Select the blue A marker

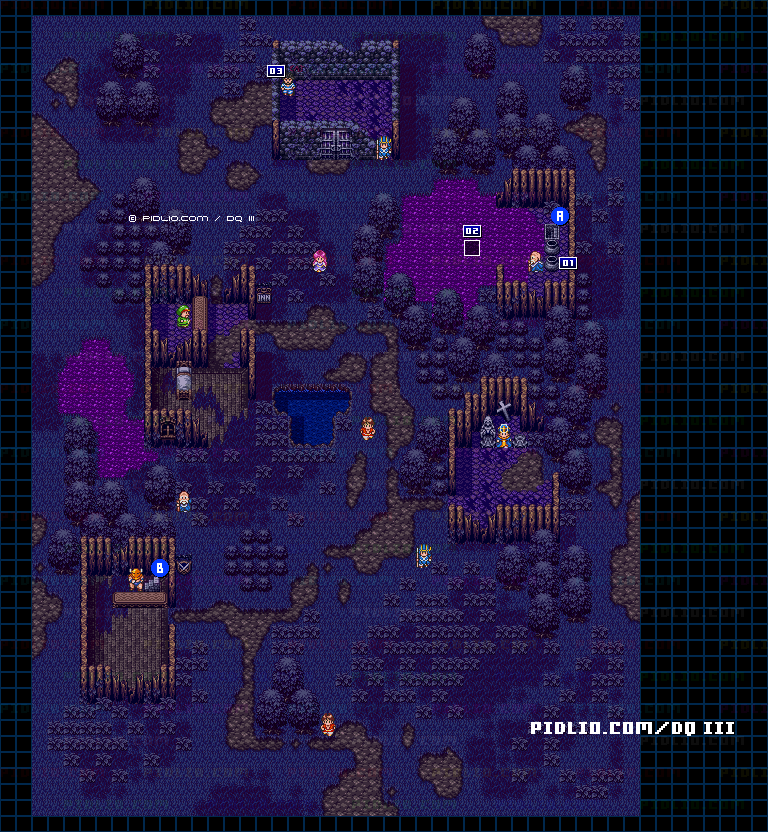point(560,215)
